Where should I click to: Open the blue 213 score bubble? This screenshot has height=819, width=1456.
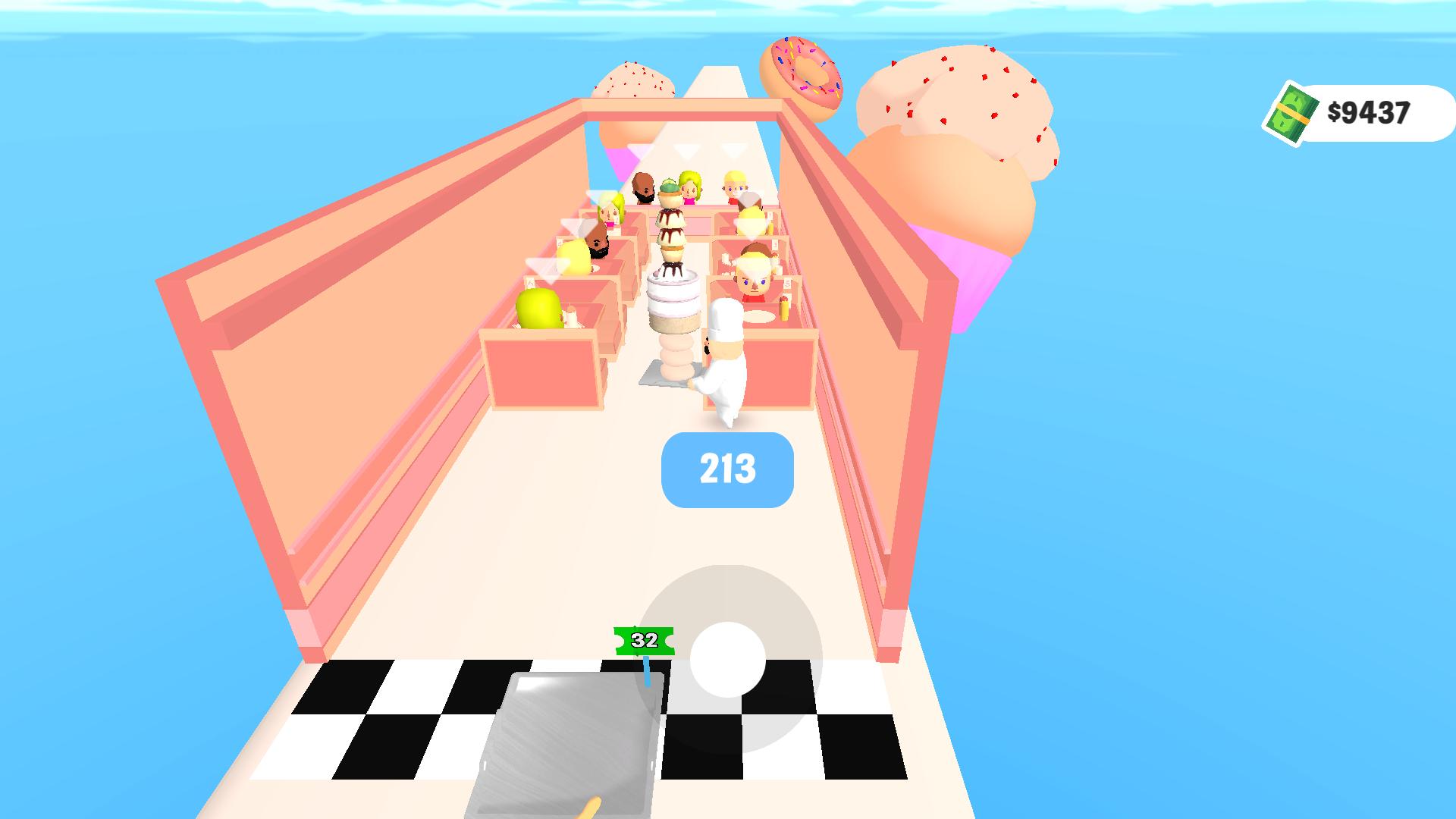pos(726,470)
